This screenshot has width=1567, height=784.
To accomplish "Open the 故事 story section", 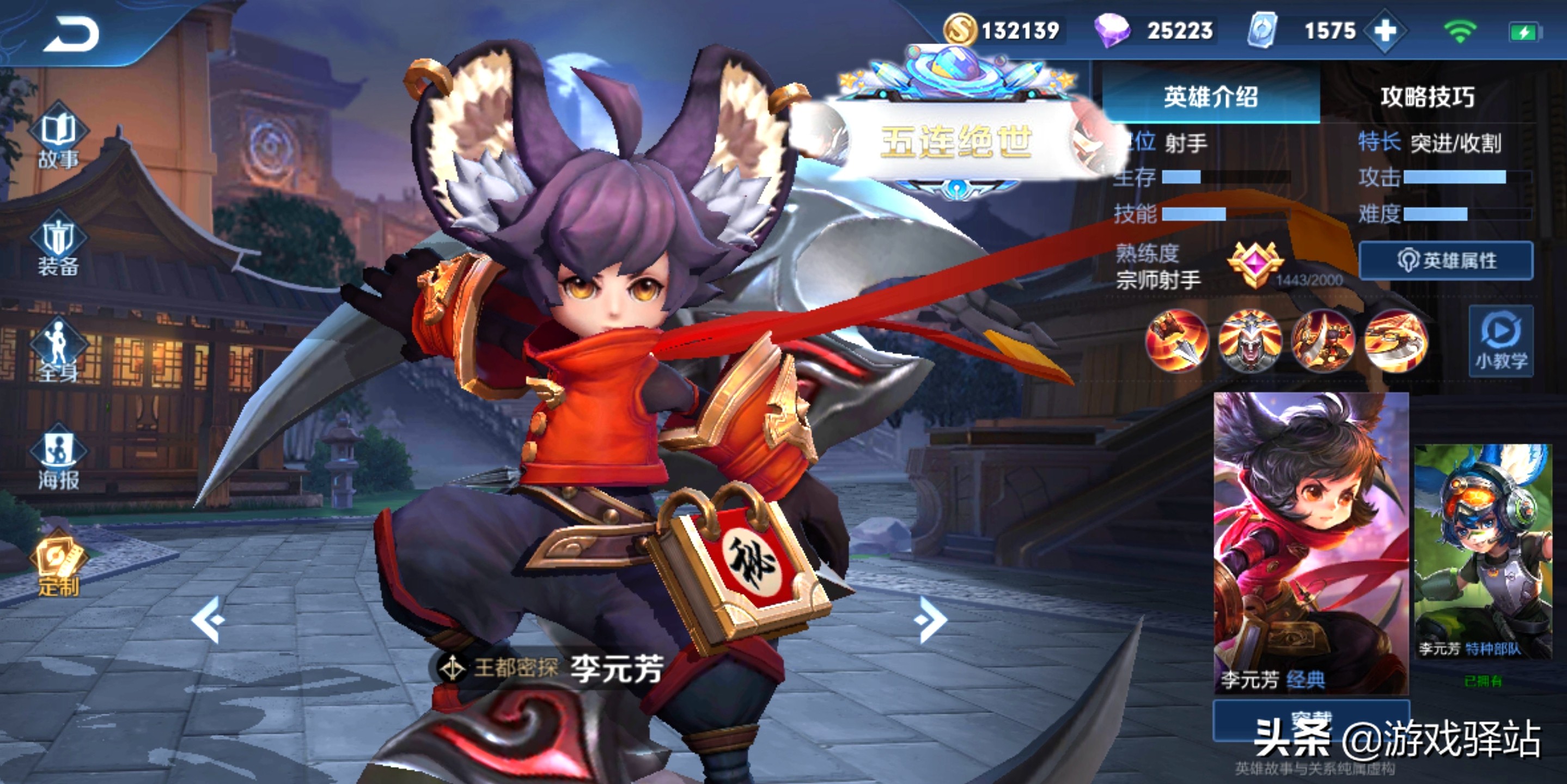I will [58, 140].
